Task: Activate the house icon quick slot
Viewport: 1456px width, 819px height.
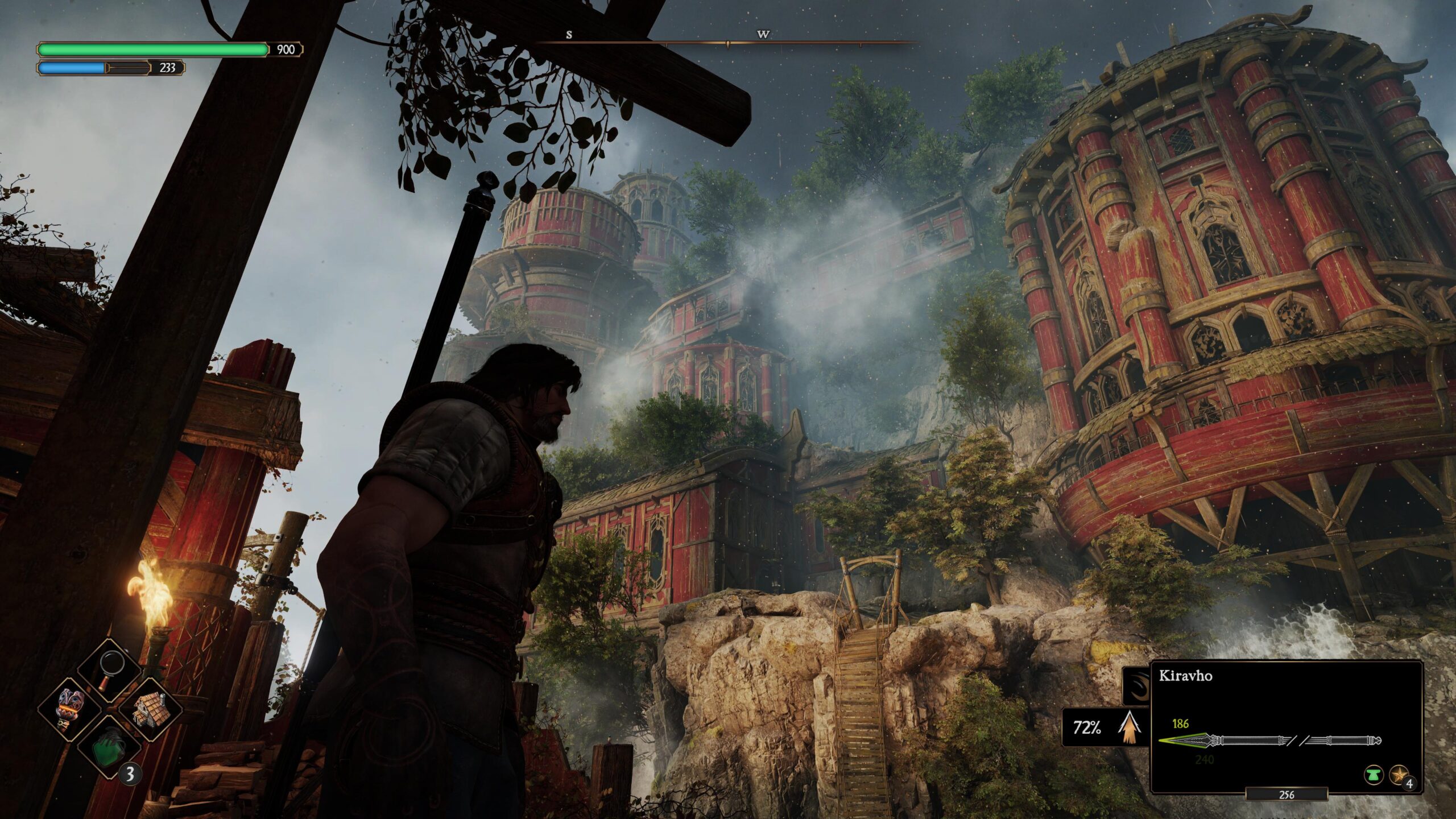Action: (149, 709)
